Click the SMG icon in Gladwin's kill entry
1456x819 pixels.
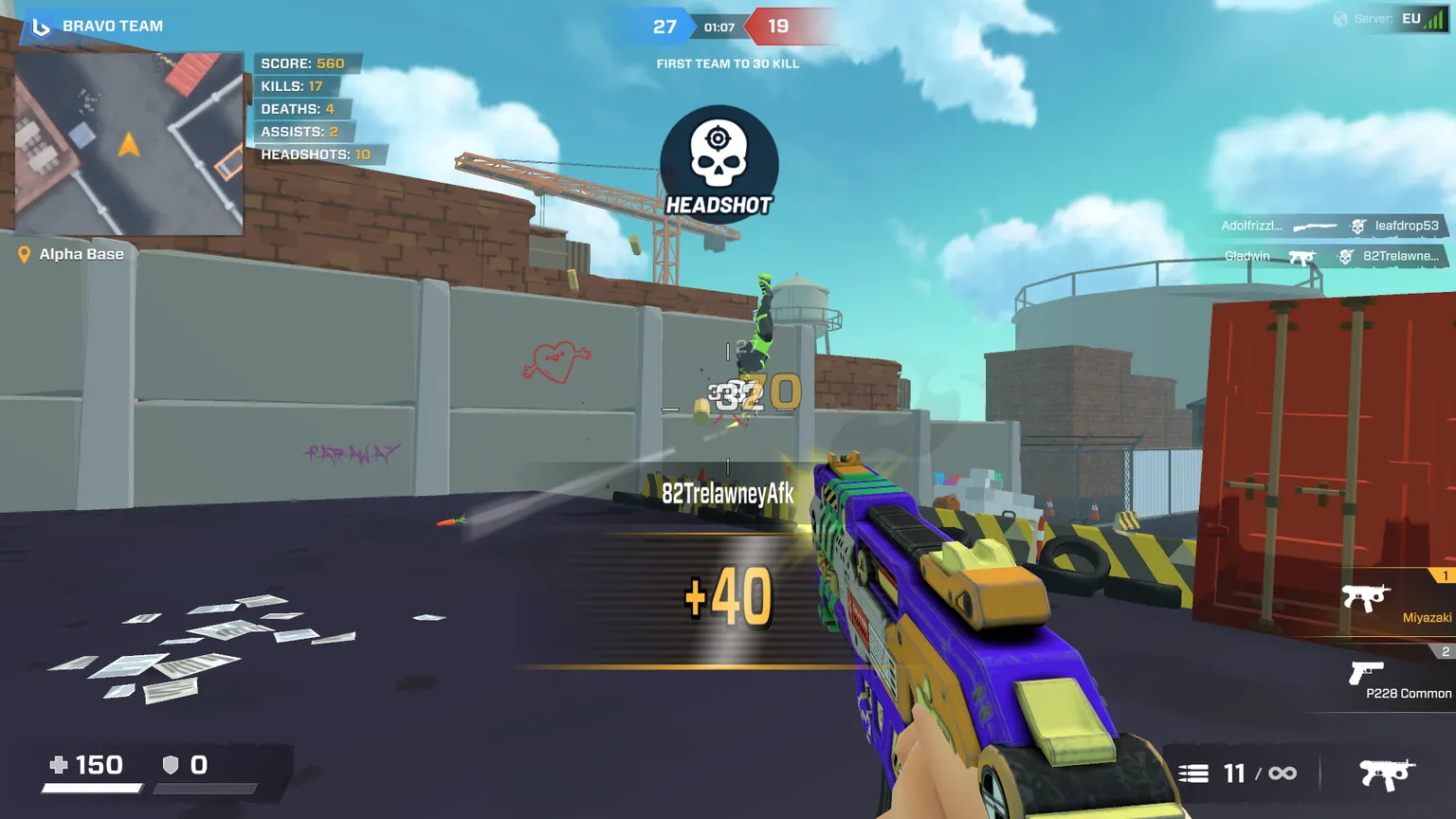click(x=1302, y=256)
